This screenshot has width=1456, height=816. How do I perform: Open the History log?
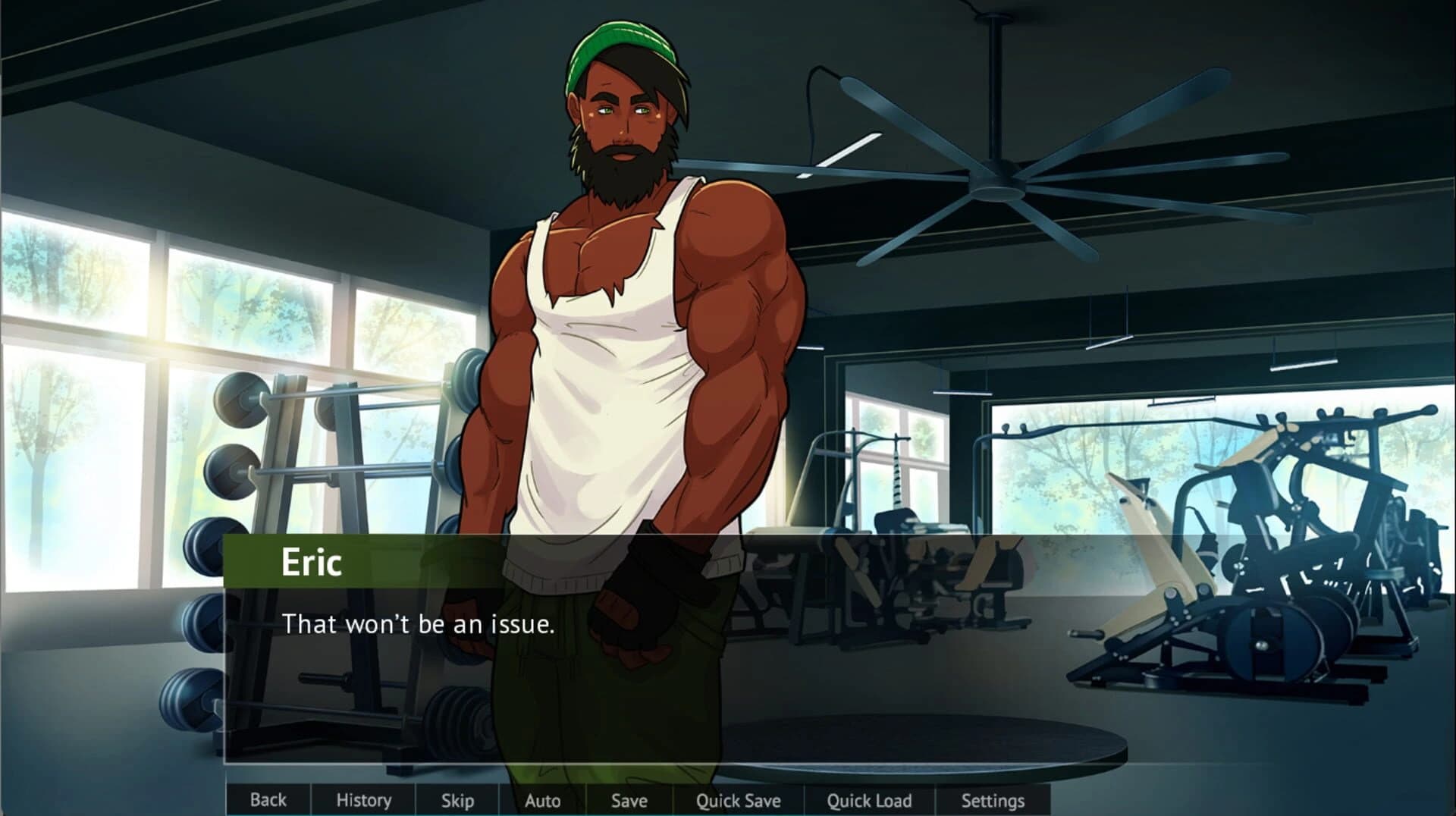(364, 800)
